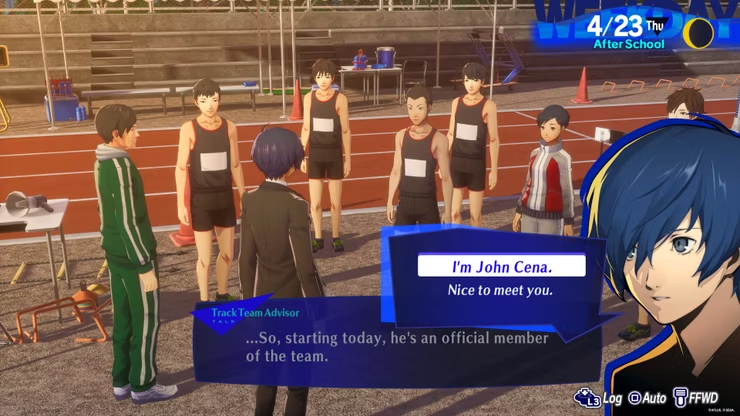Image resolution: width=740 pixels, height=416 pixels.
Task: Select the "Nice to meet you." response
Action: tap(500, 292)
